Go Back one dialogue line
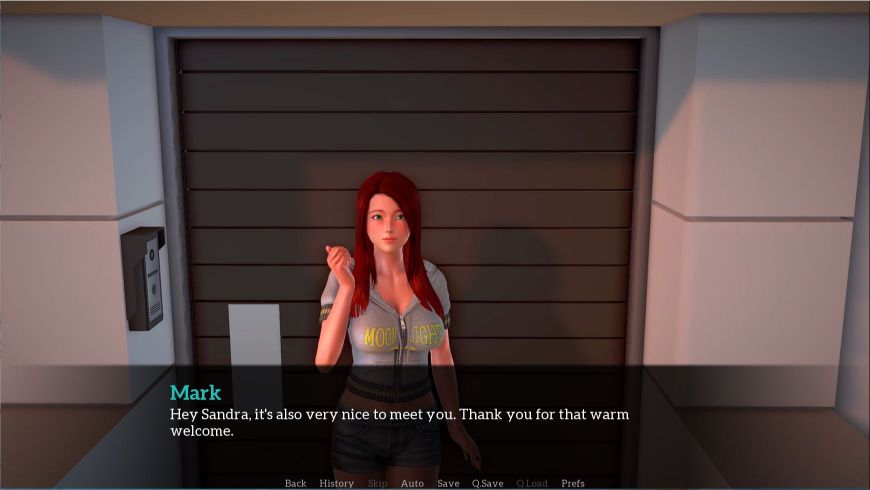The height and width of the screenshot is (490, 870). coord(295,483)
